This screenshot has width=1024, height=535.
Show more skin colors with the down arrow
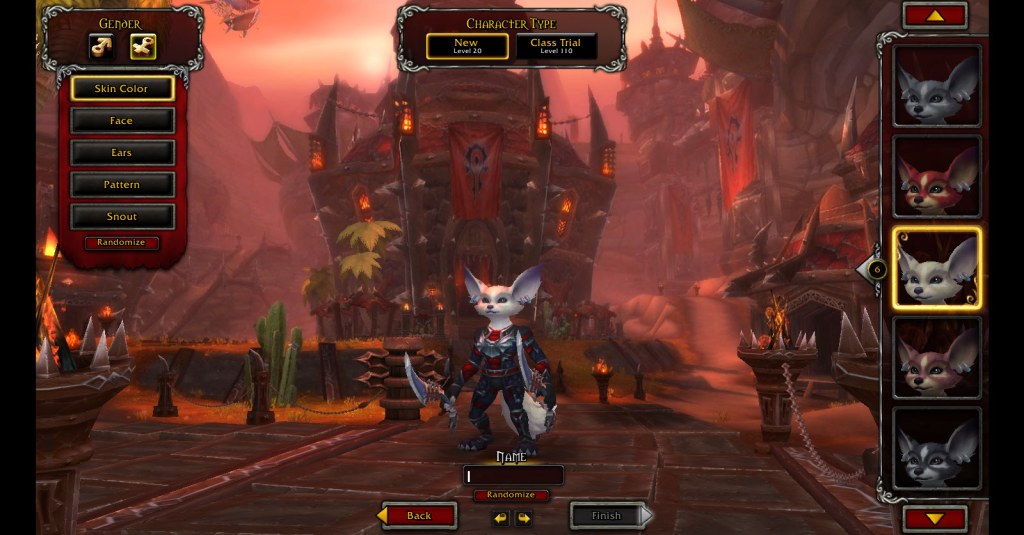935,518
